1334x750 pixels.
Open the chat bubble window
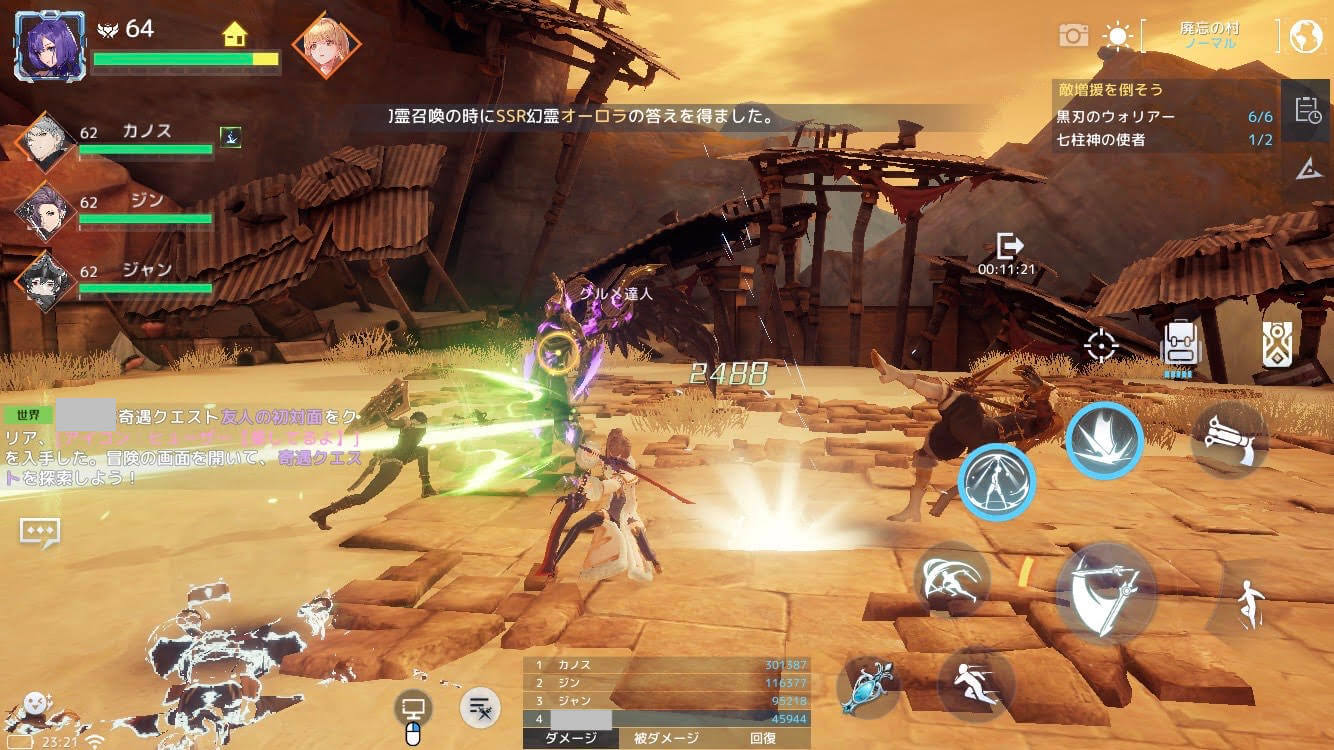(40, 532)
